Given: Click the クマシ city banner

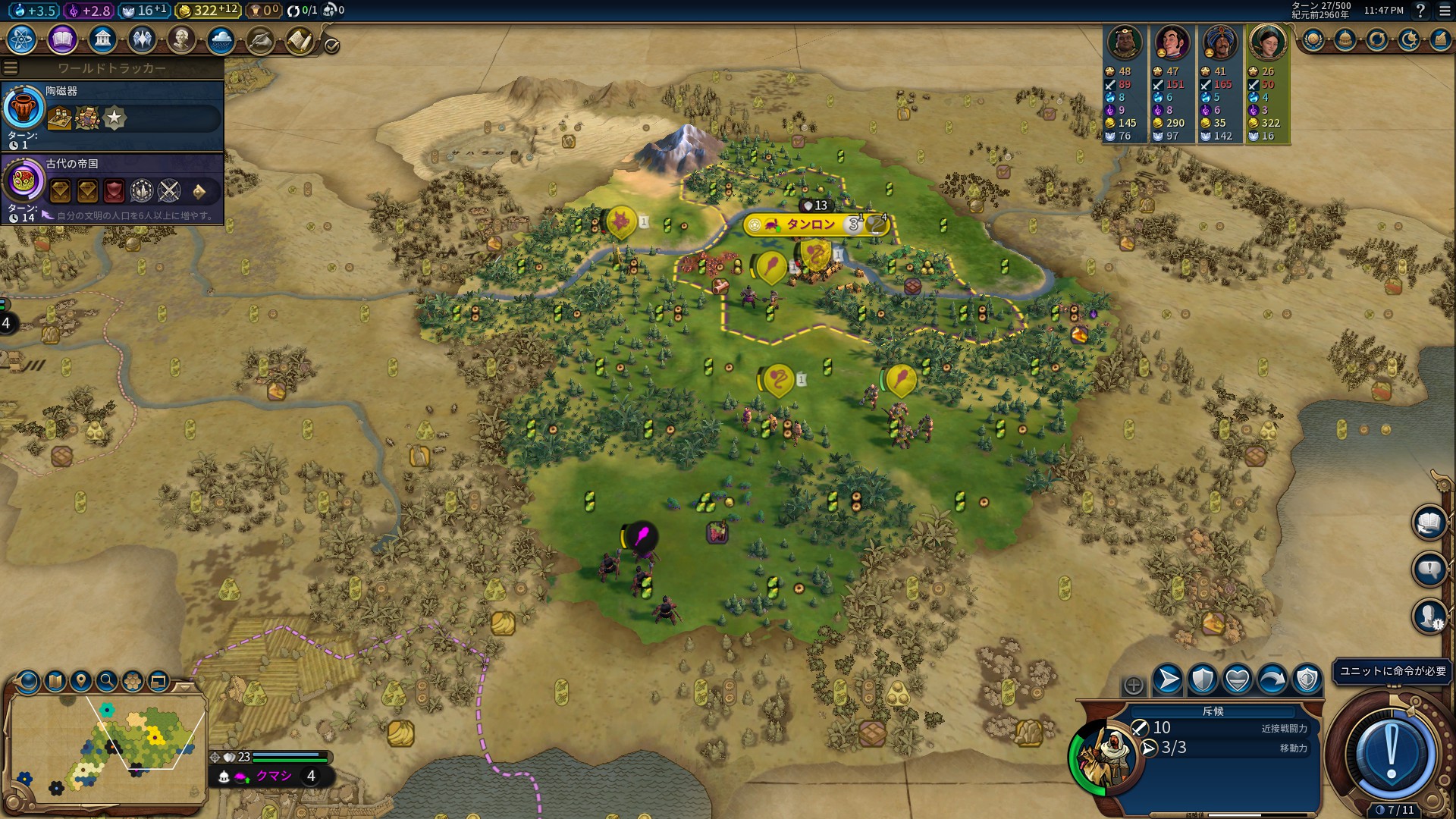Looking at the screenshot, I should [x=274, y=776].
